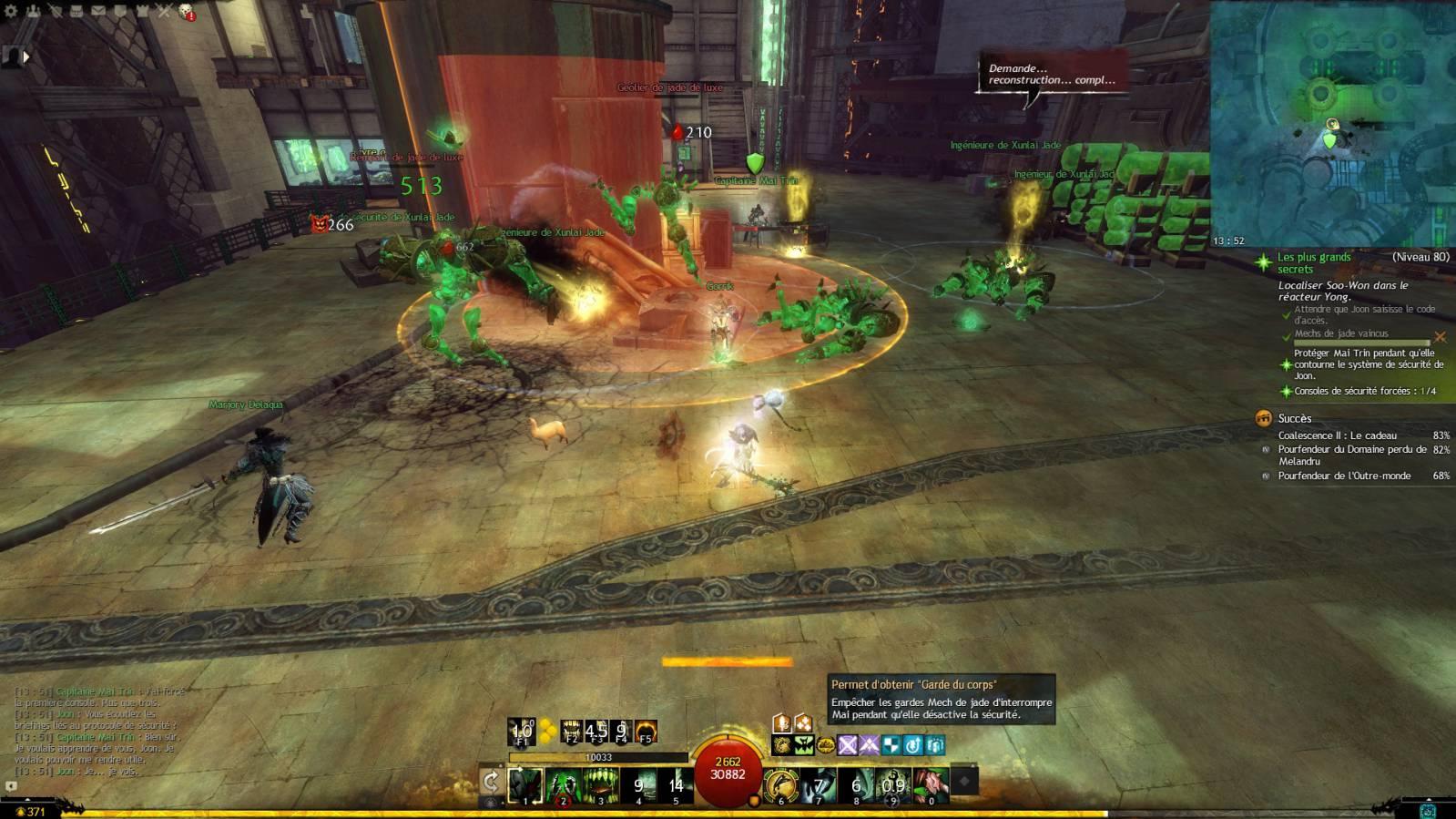This screenshot has height=819, width=1456.
Task: Click the chat log panel
Action: (100, 729)
